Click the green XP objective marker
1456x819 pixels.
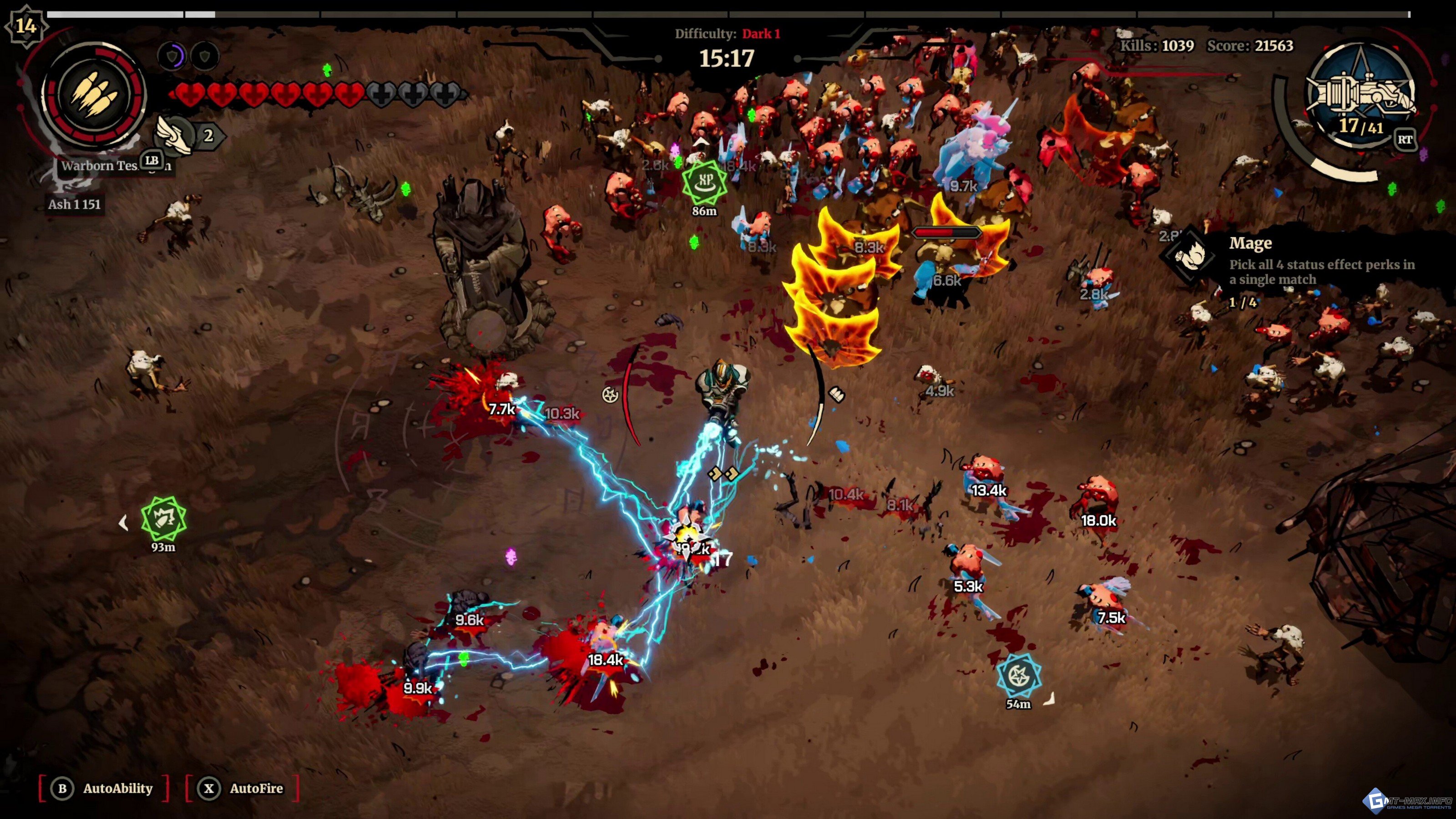coord(704,182)
